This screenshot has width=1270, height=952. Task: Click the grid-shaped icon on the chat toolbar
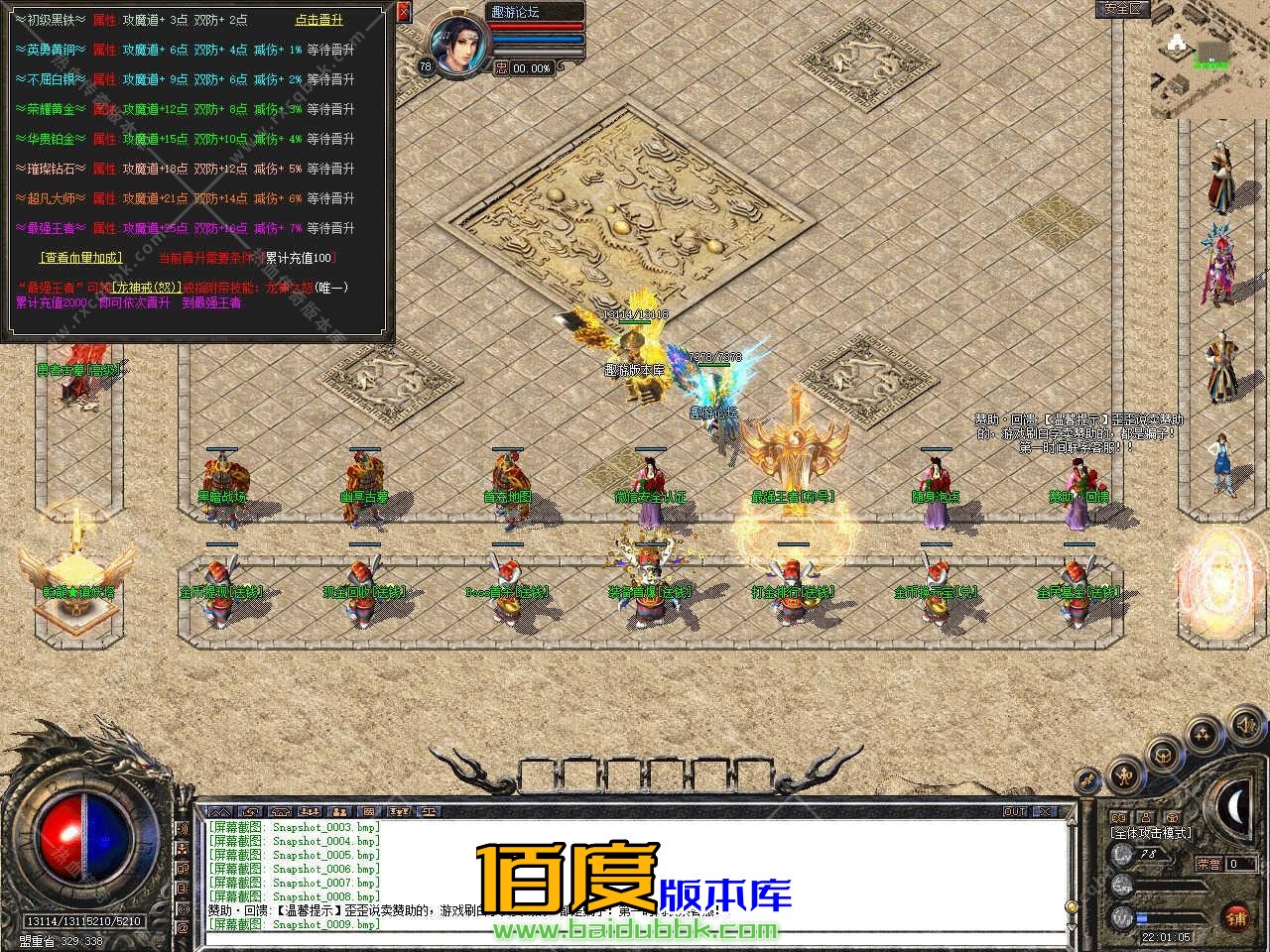click(x=369, y=811)
